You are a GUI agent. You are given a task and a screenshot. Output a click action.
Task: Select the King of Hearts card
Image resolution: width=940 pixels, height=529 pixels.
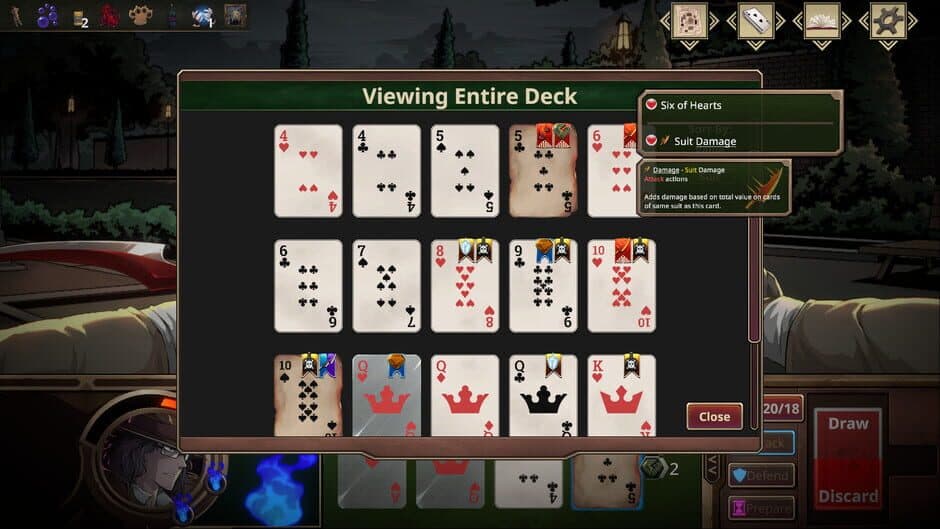[621, 395]
